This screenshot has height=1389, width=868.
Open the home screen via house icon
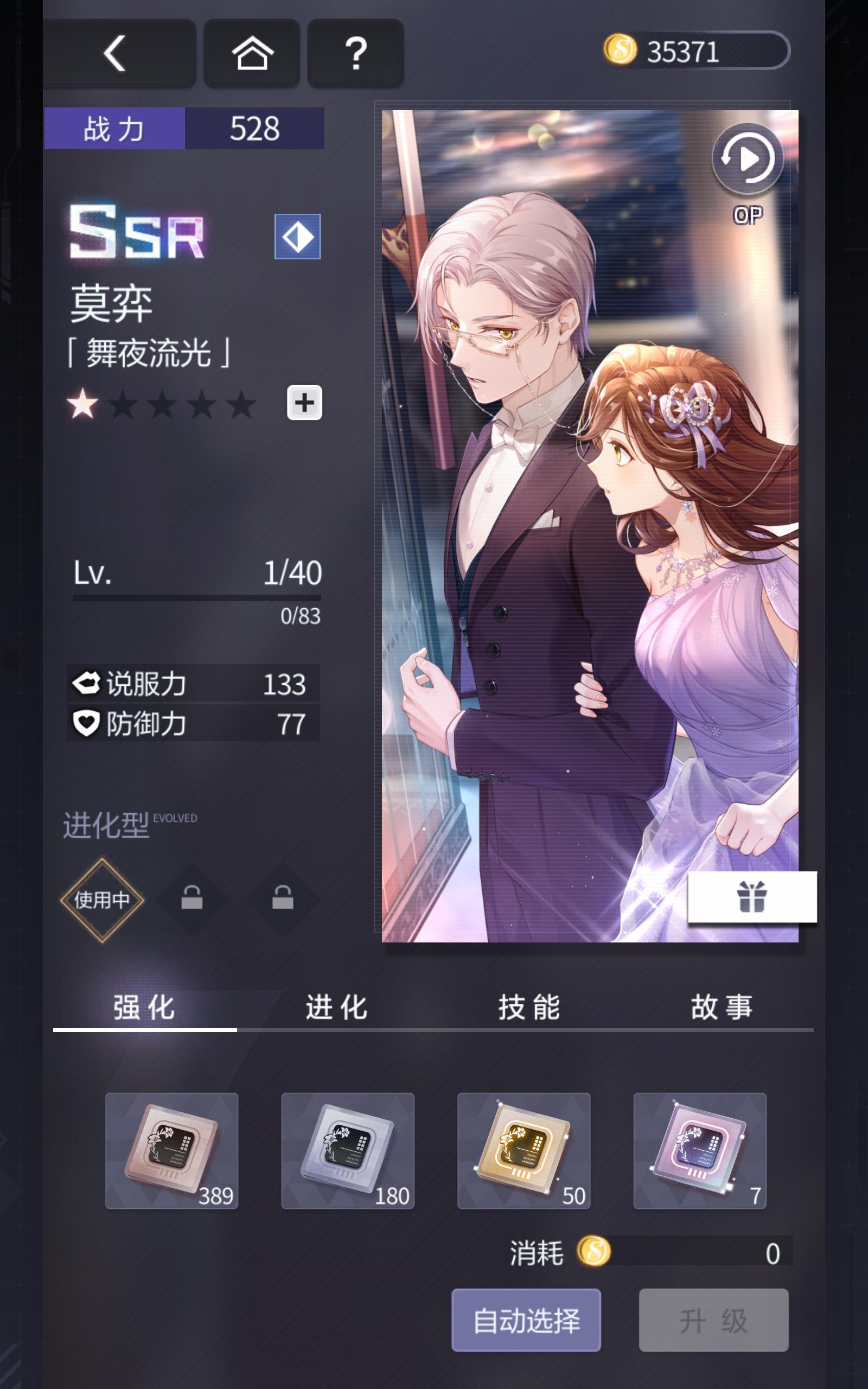click(x=251, y=53)
